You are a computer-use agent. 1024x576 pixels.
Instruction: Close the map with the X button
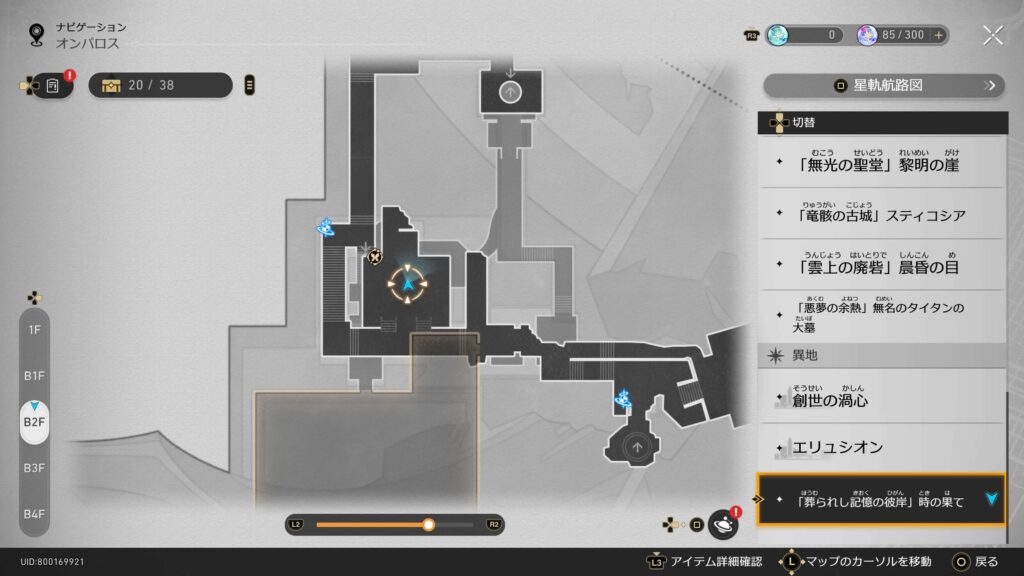tap(992, 35)
